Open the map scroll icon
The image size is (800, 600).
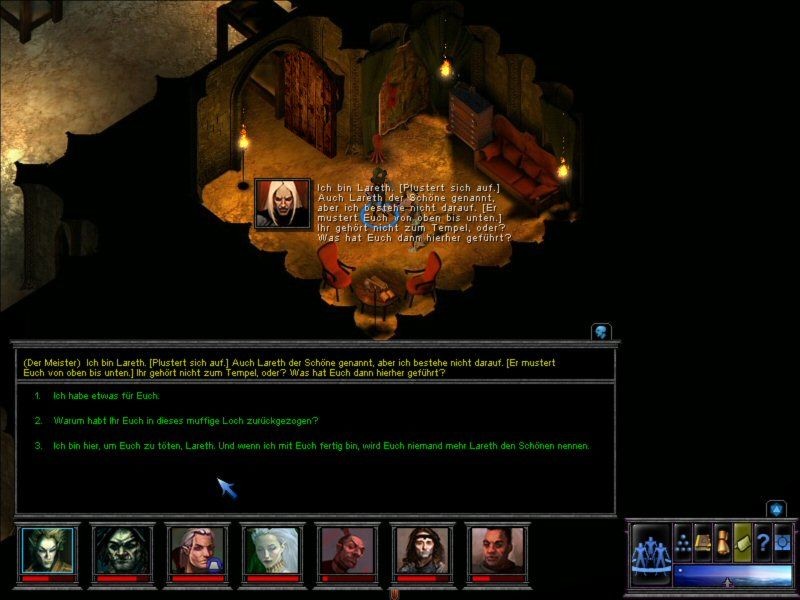(x=723, y=540)
